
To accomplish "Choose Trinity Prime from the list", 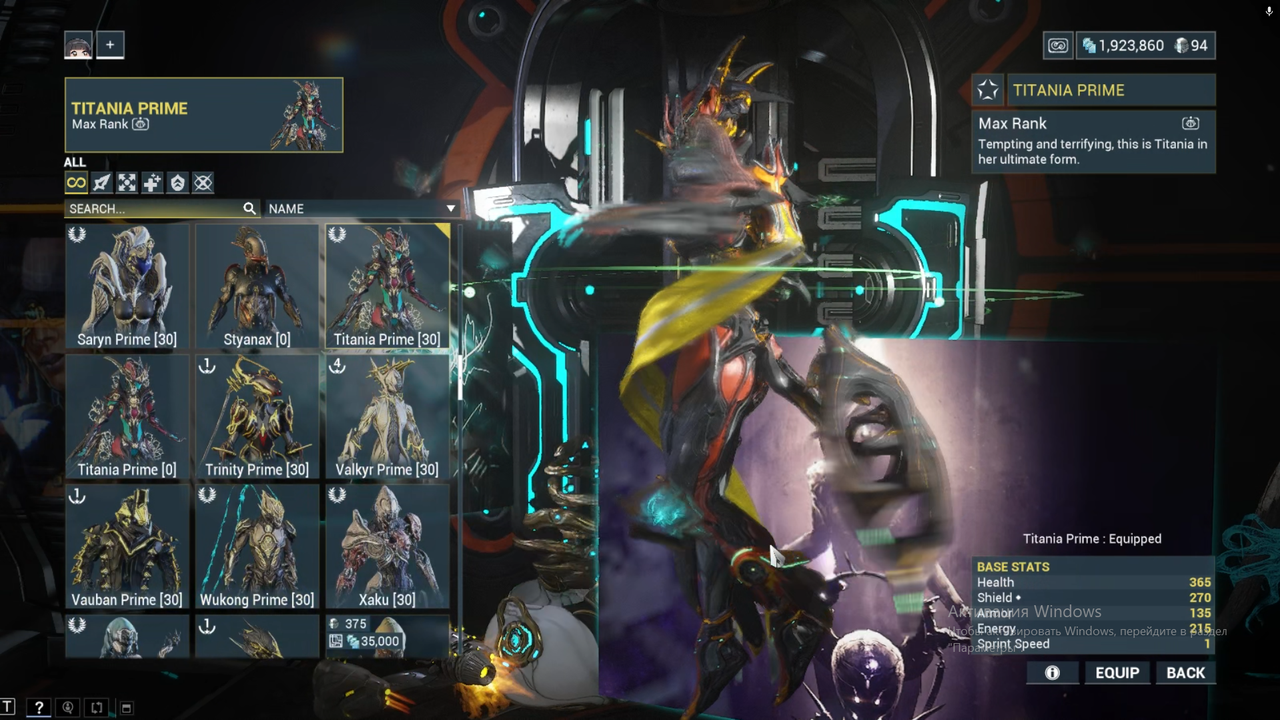I will pyautogui.click(x=257, y=416).
